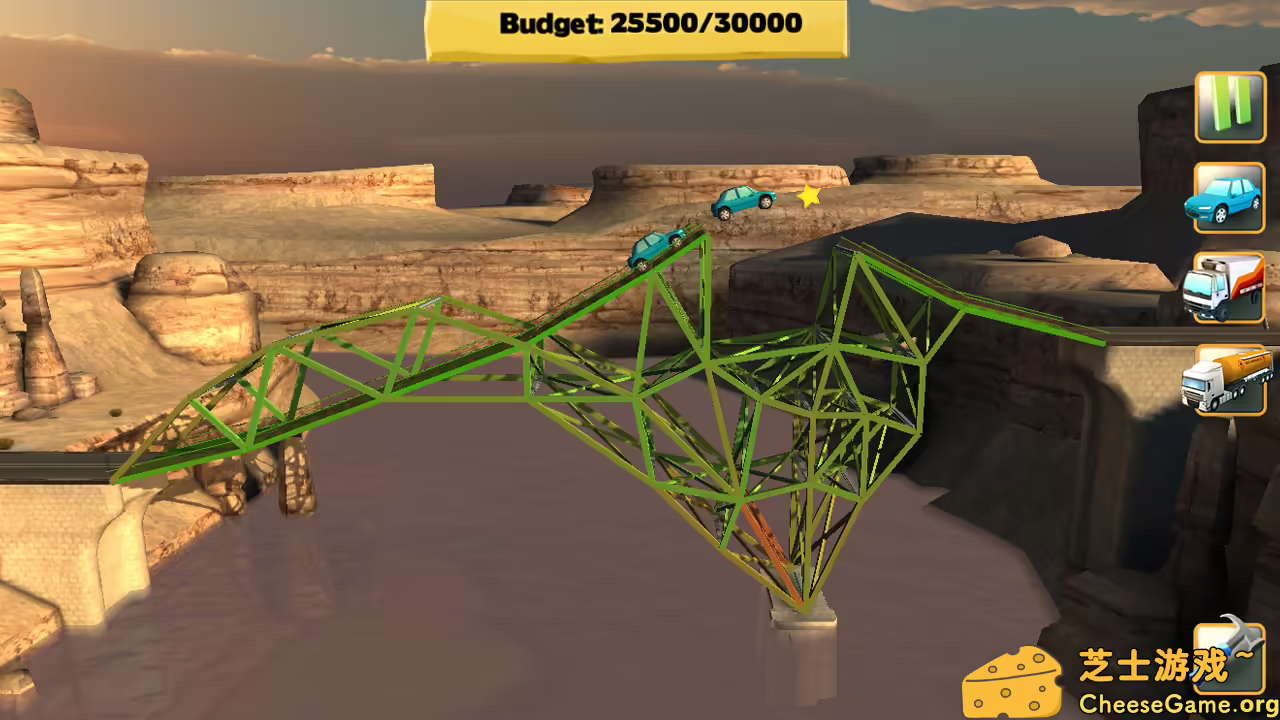This screenshot has width=1280, height=720.
Task: Collect the yellow star on the road
Action: pos(808,198)
